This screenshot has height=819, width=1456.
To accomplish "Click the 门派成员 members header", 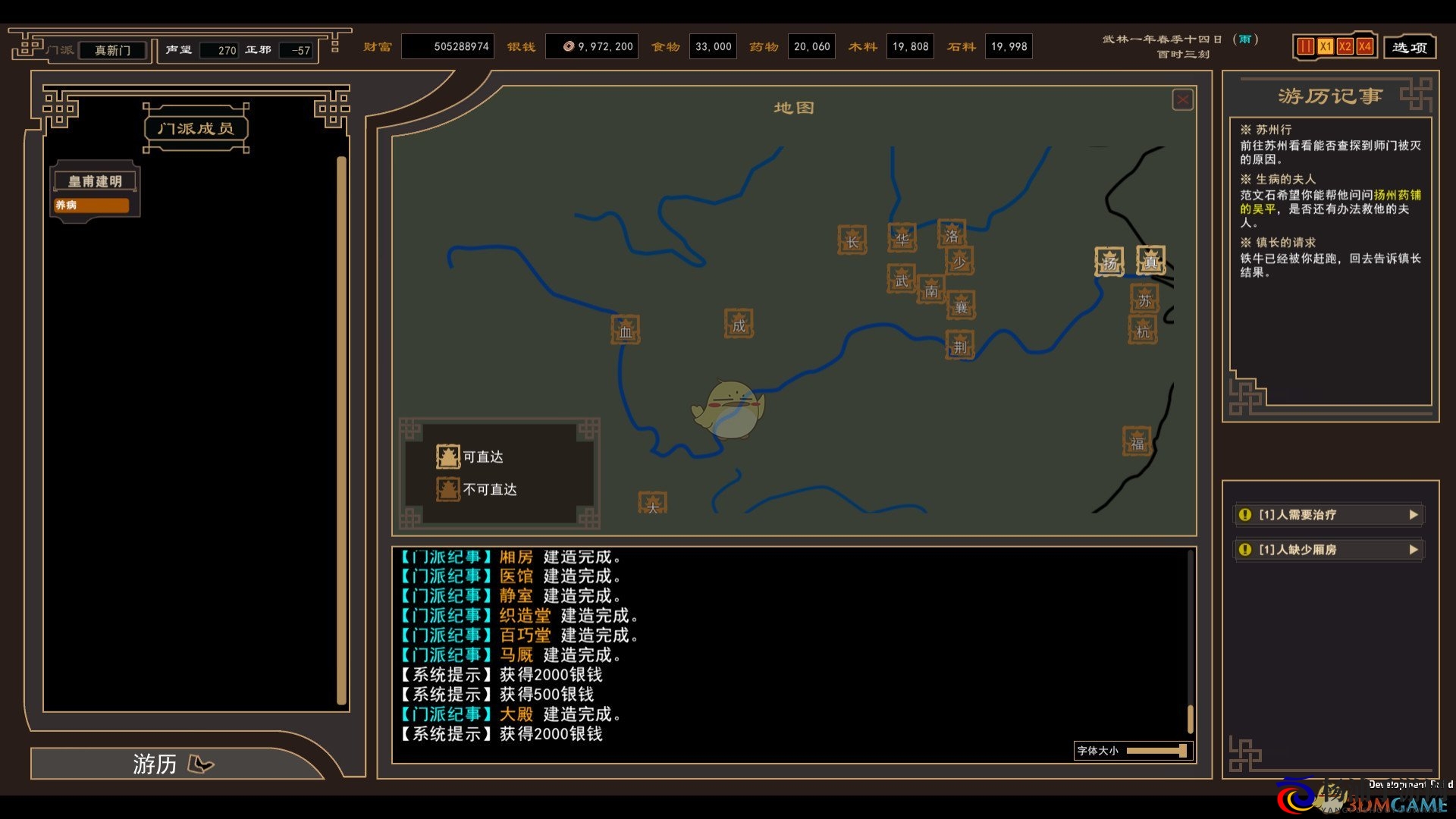I will [x=196, y=128].
